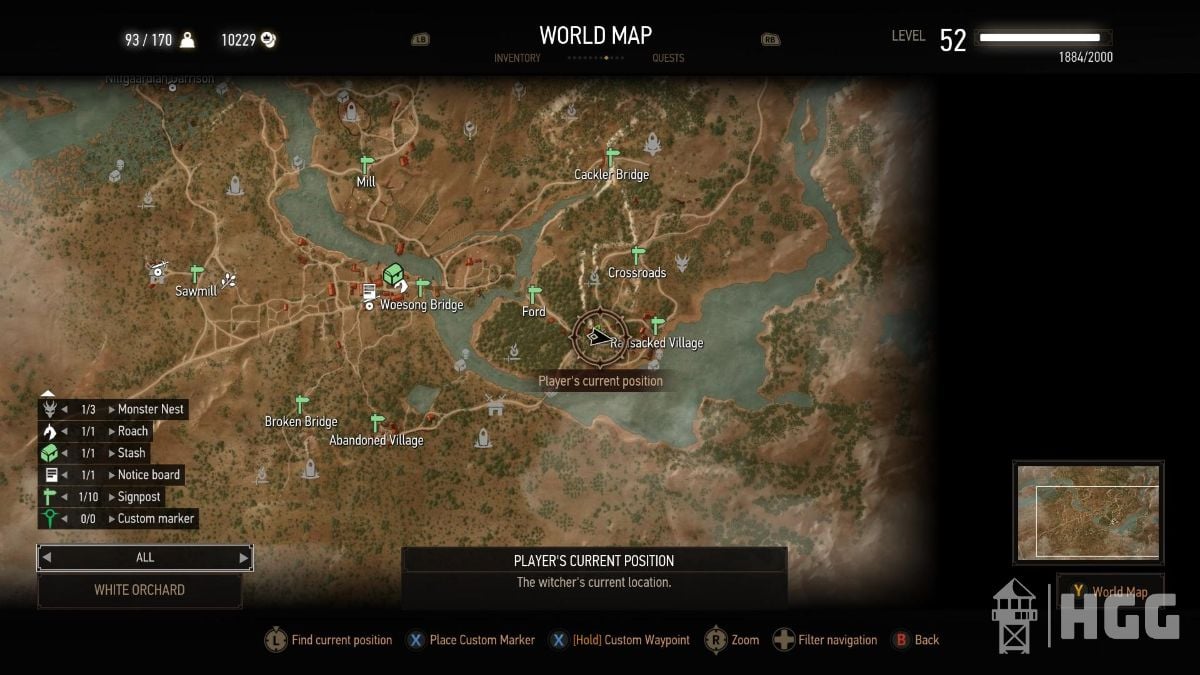Image resolution: width=1200 pixels, height=675 pixels.
Task: Select the Abandoned Village signpost
Action: tap(377, 423)
